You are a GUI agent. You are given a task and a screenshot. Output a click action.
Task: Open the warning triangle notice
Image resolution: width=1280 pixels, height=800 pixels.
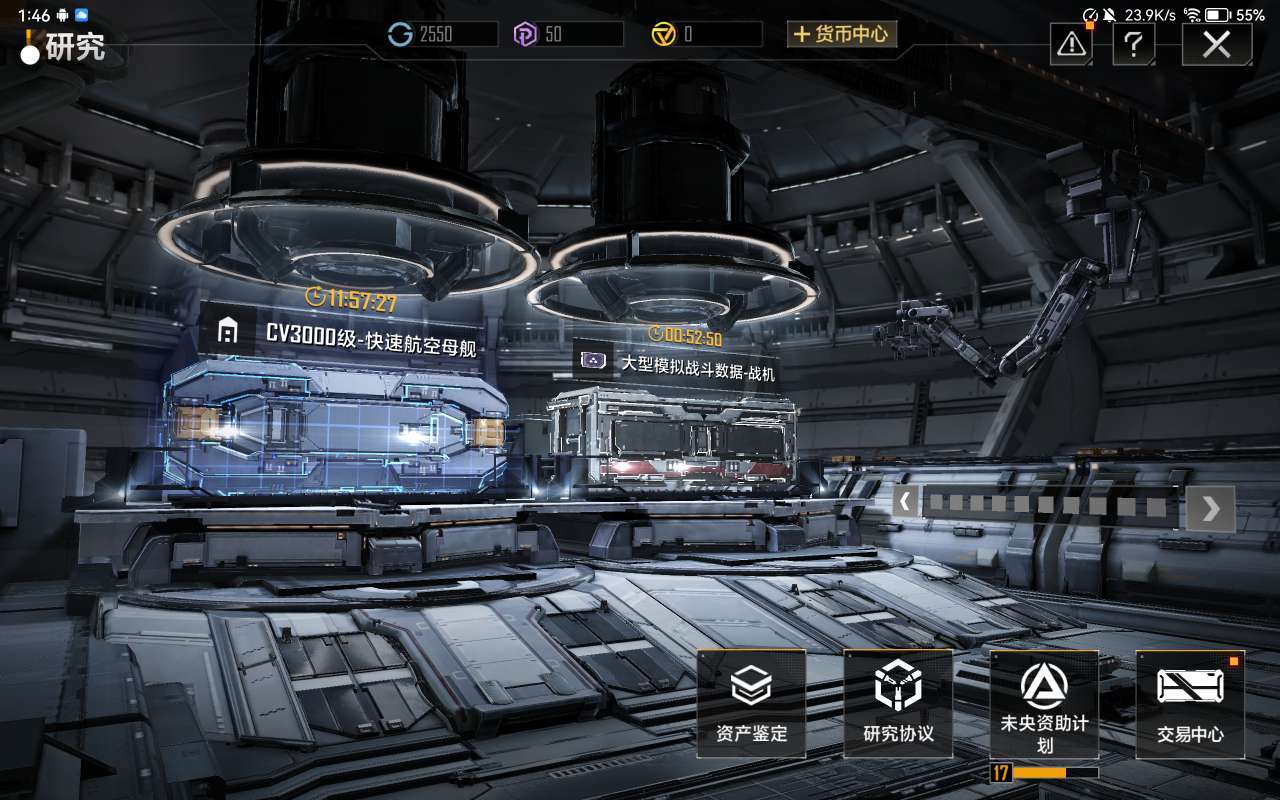pos(1071,44)
